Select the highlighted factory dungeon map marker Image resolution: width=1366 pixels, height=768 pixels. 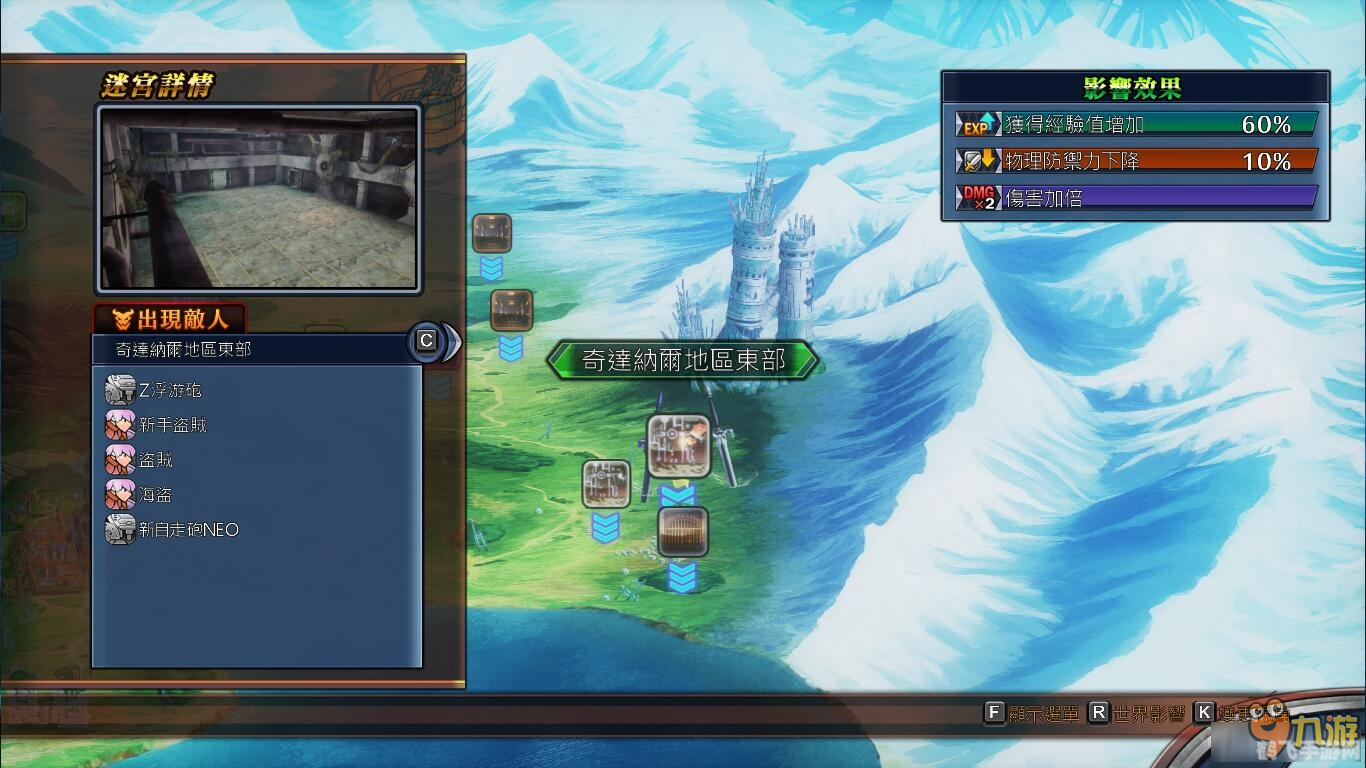[x=679, y=445]
